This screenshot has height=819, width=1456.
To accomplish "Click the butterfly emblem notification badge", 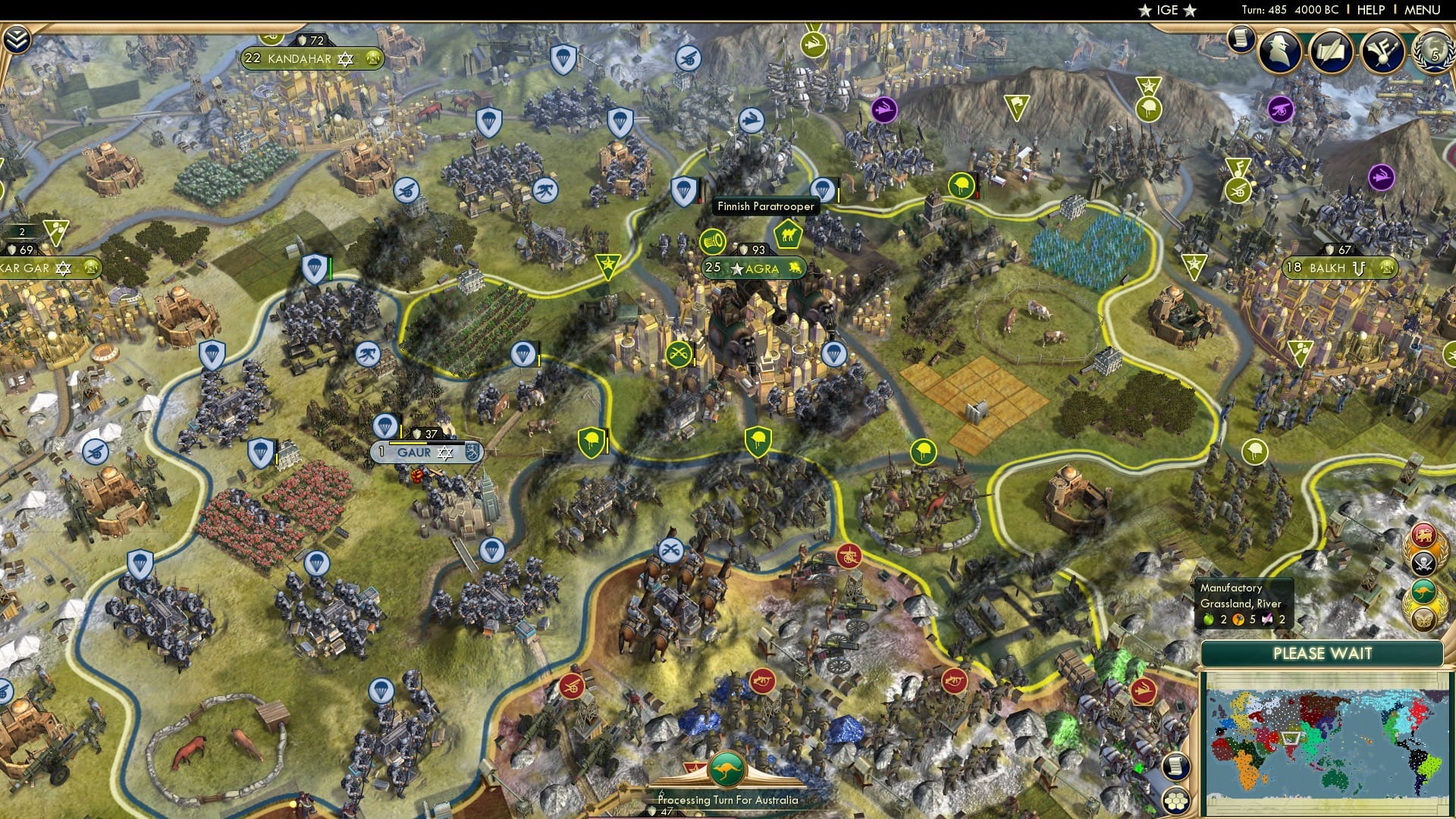I will click(x=1423, y=619).
